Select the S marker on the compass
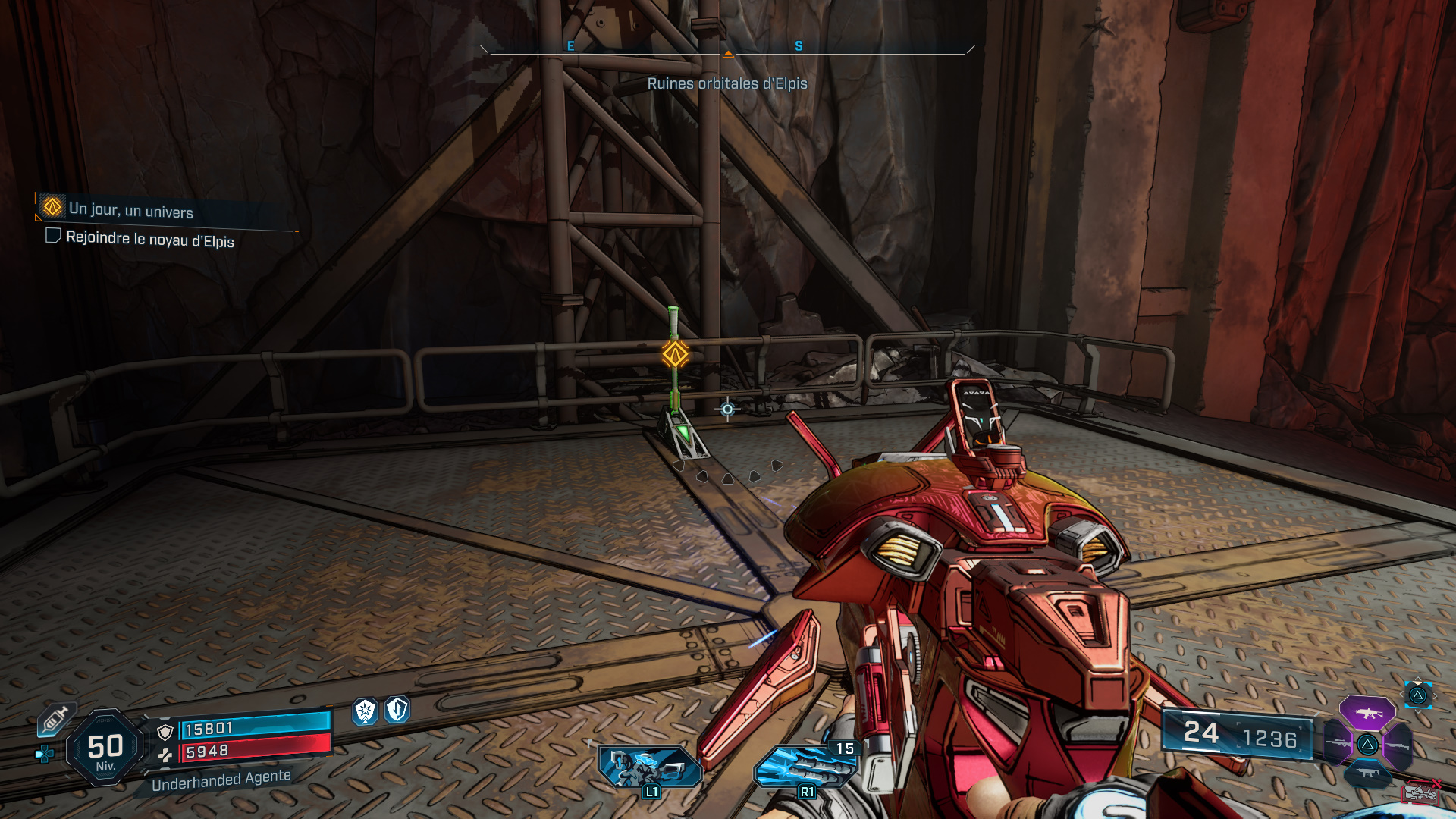 click(796, 46)
